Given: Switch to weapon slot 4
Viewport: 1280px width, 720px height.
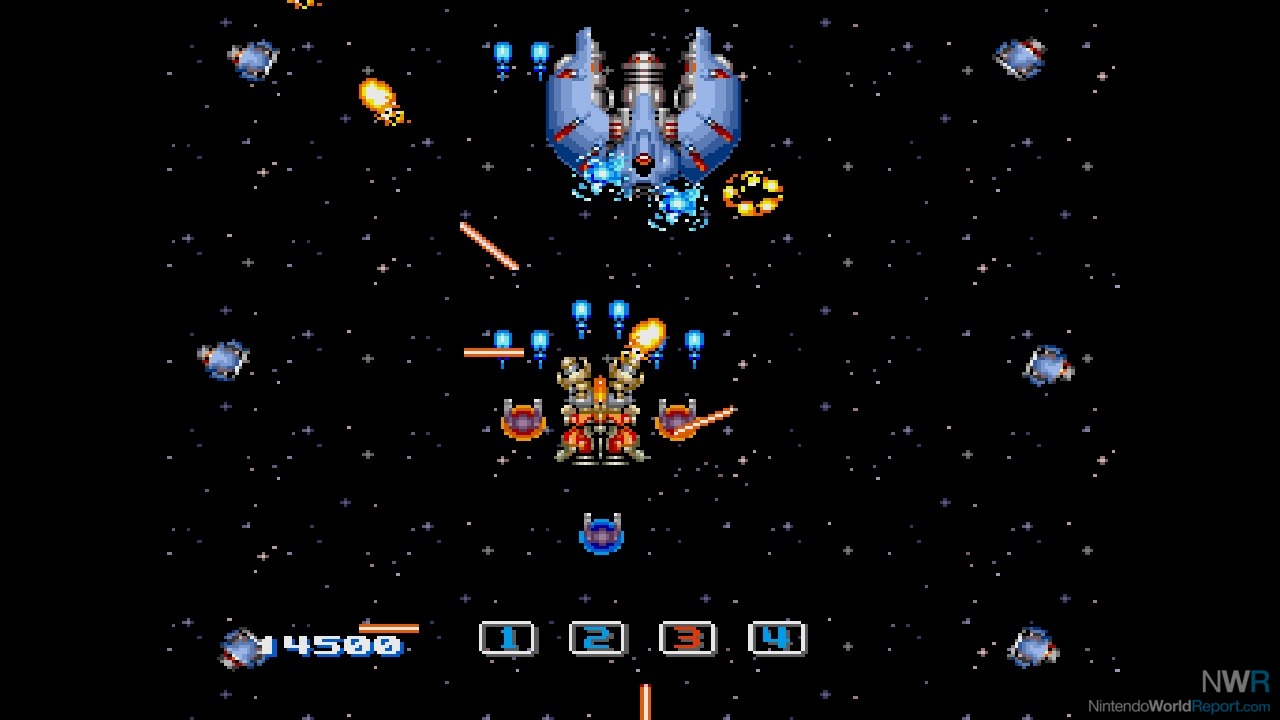Looking at the screenshot, I should tap(777, 638).
